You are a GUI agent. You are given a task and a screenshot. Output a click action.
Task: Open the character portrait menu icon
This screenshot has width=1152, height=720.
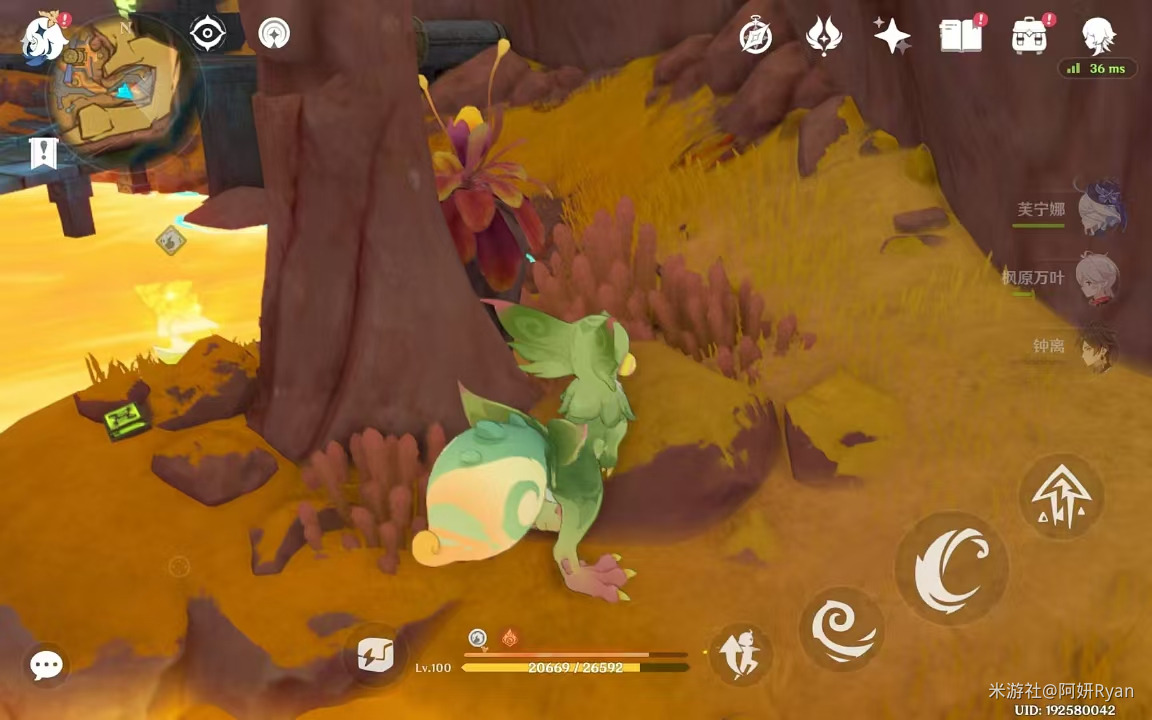coord(1098,37)
